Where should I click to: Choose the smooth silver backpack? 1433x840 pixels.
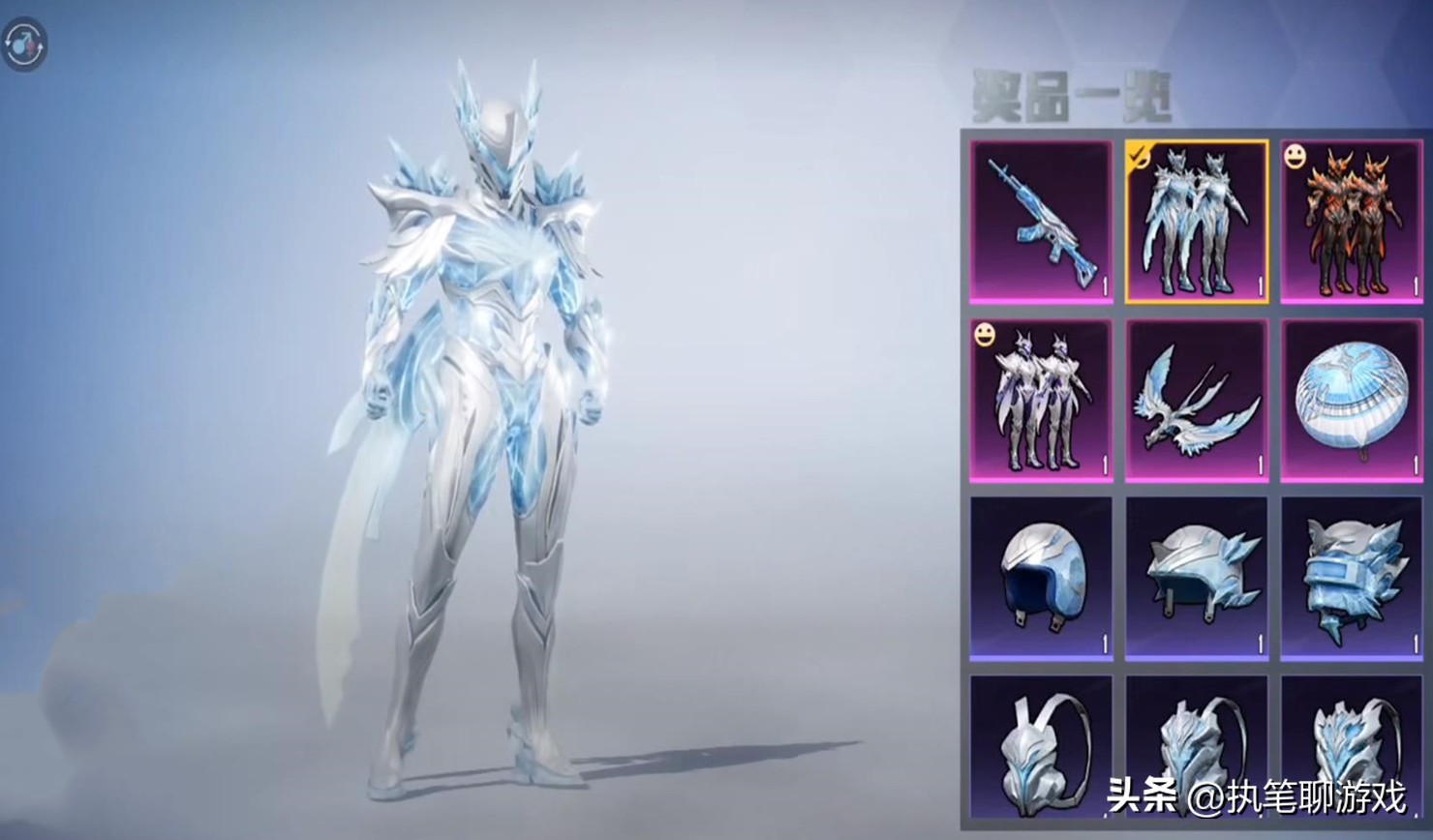coord(1041,750)
